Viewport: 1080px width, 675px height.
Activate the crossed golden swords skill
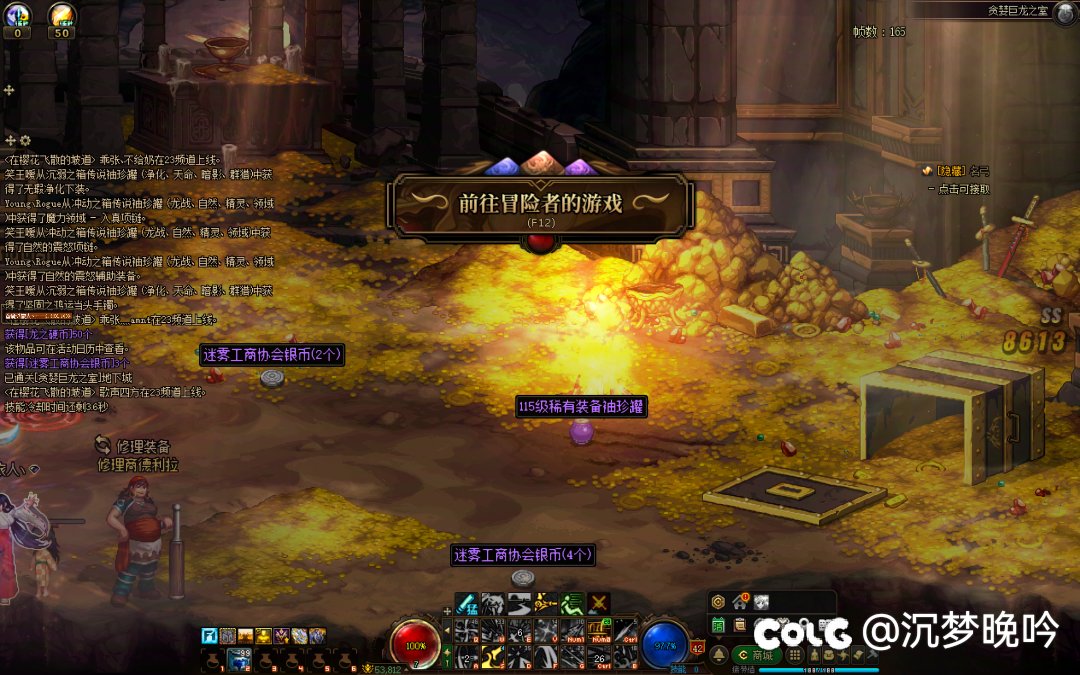(599, 603)
